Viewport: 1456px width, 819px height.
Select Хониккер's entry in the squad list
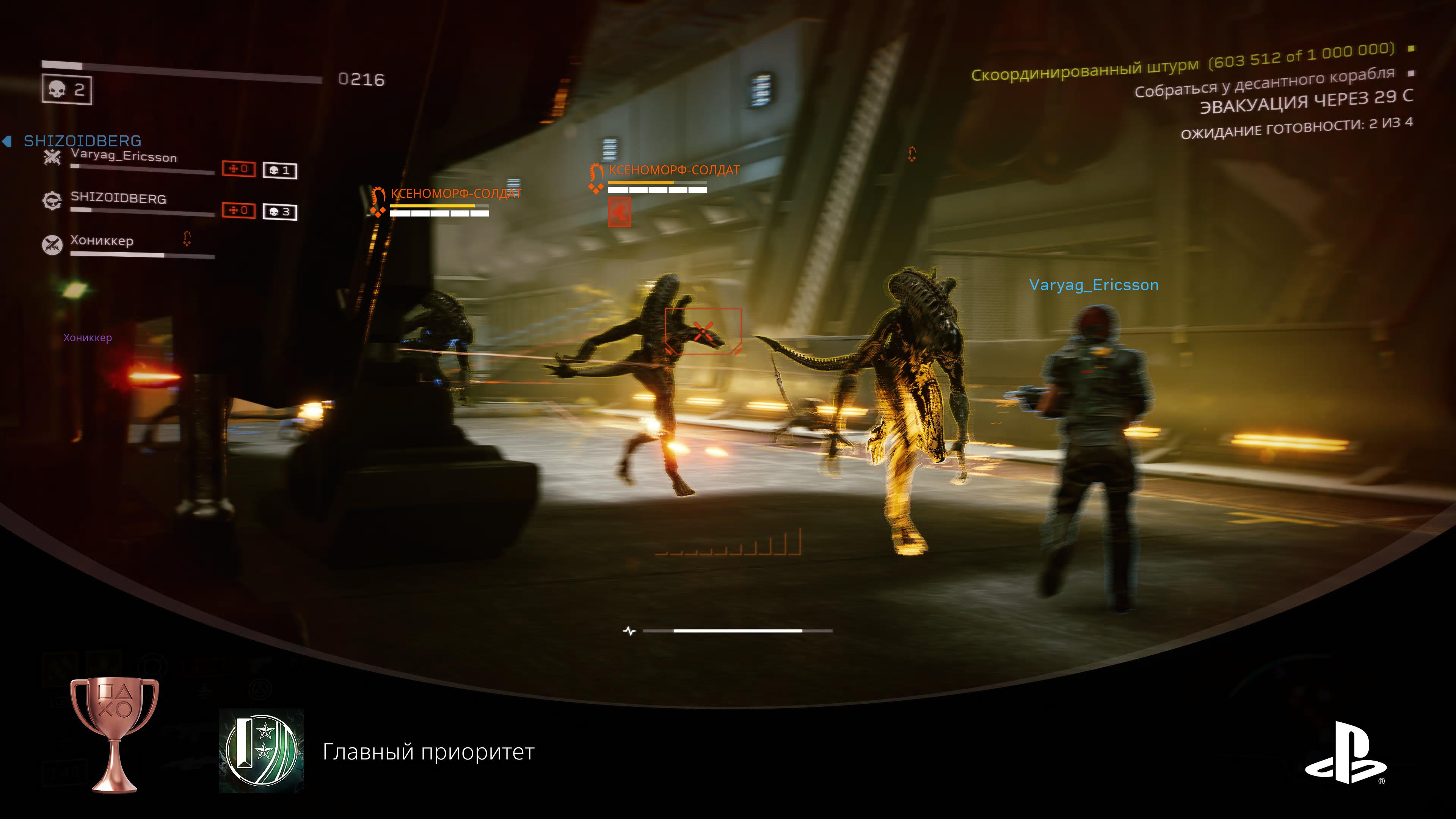[x=102, y=241]
